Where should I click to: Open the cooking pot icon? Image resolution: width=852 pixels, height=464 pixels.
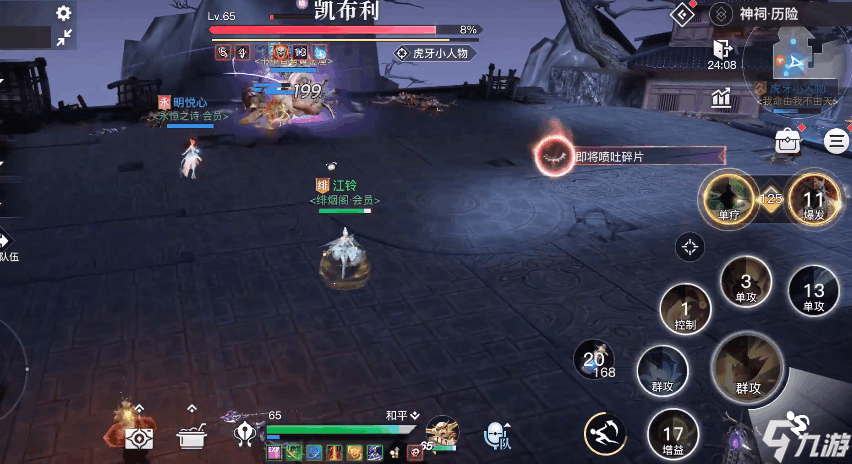[191, 436]
